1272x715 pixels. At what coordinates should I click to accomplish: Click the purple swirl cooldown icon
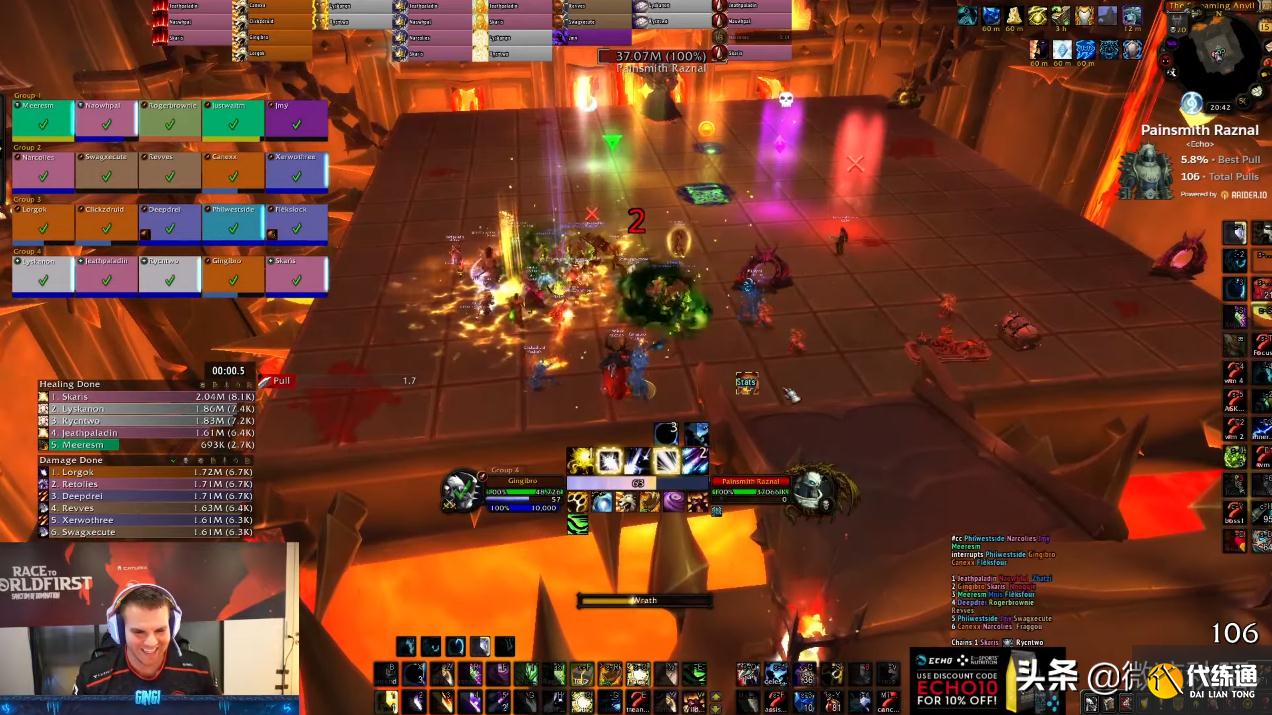click(x=674, y=502)
